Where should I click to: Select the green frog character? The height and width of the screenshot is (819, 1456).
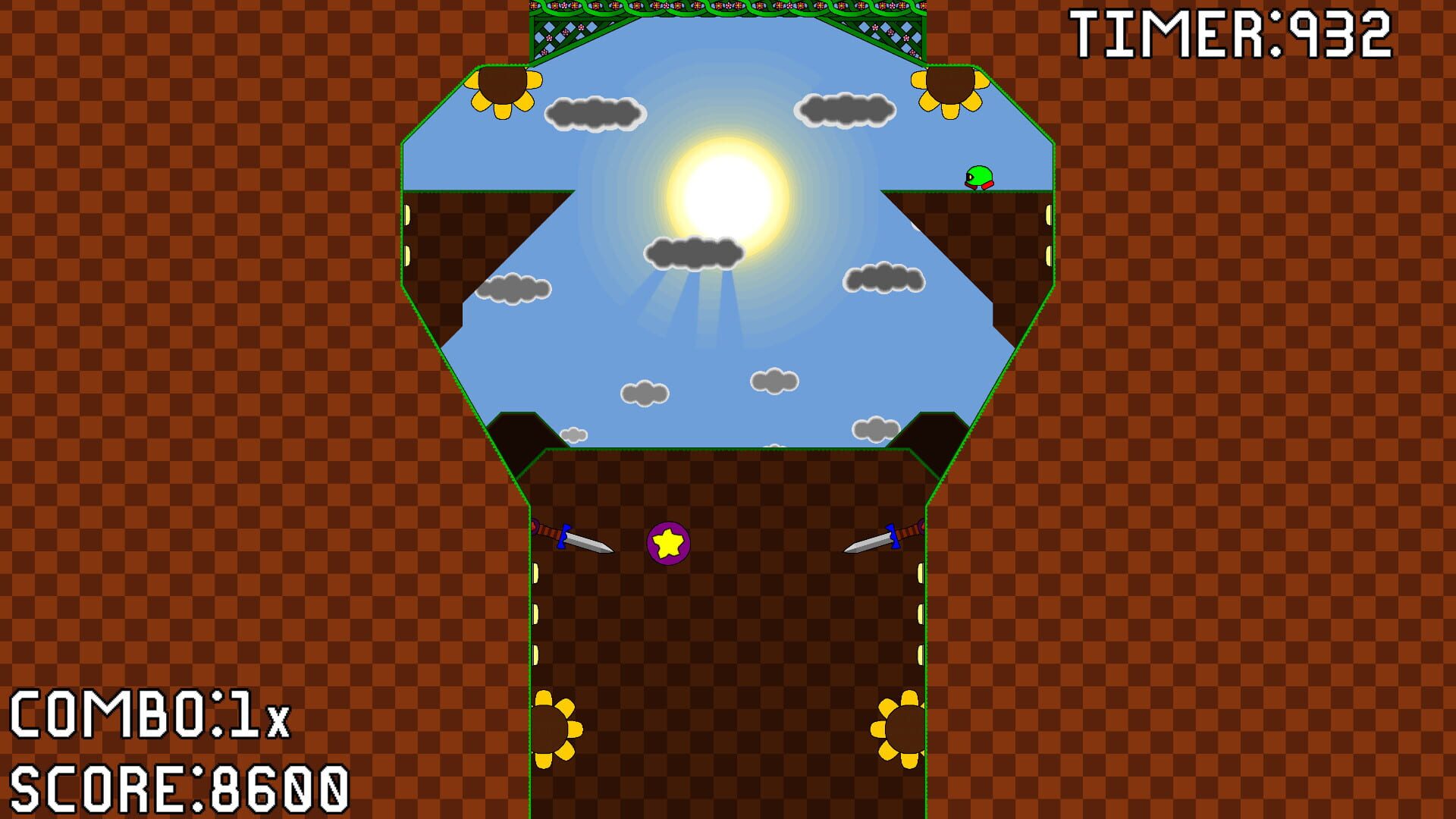point(980,177)
